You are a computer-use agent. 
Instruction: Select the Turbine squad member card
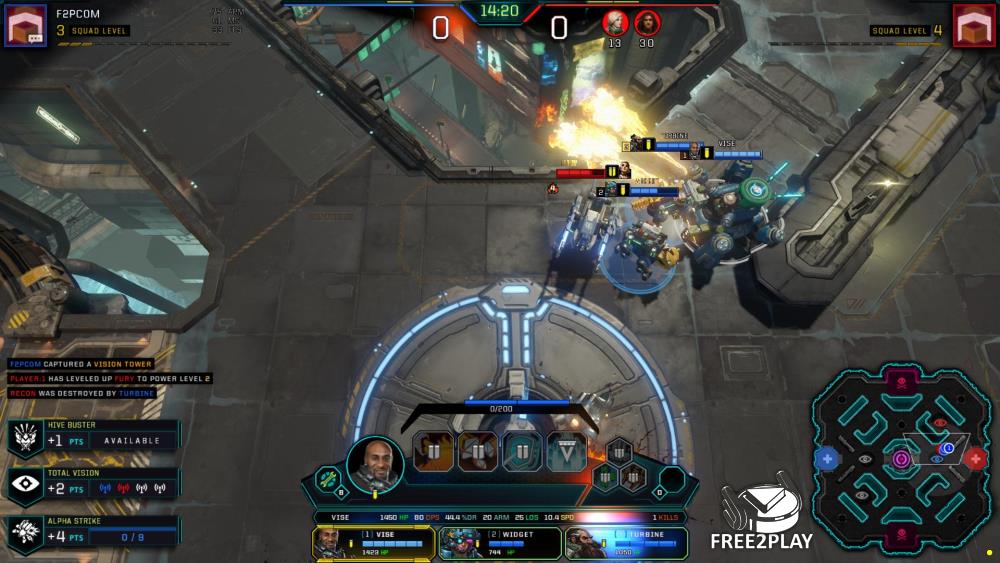tap(626, 542)
